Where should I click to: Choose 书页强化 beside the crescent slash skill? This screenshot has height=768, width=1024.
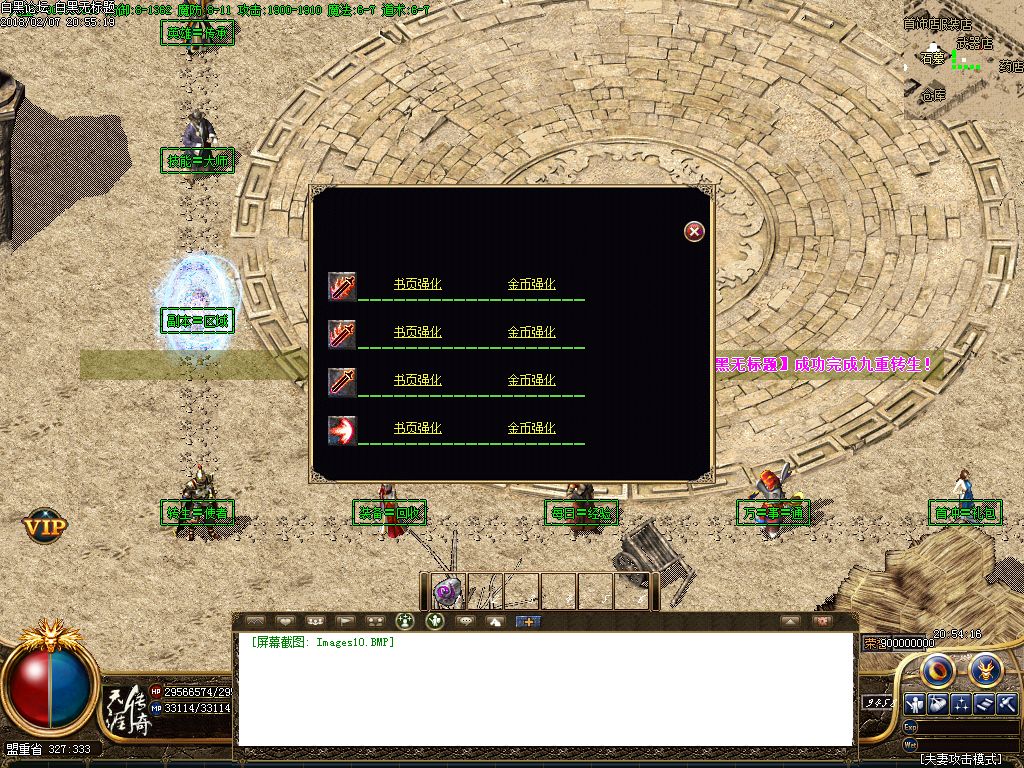click(x=417, y=428)
